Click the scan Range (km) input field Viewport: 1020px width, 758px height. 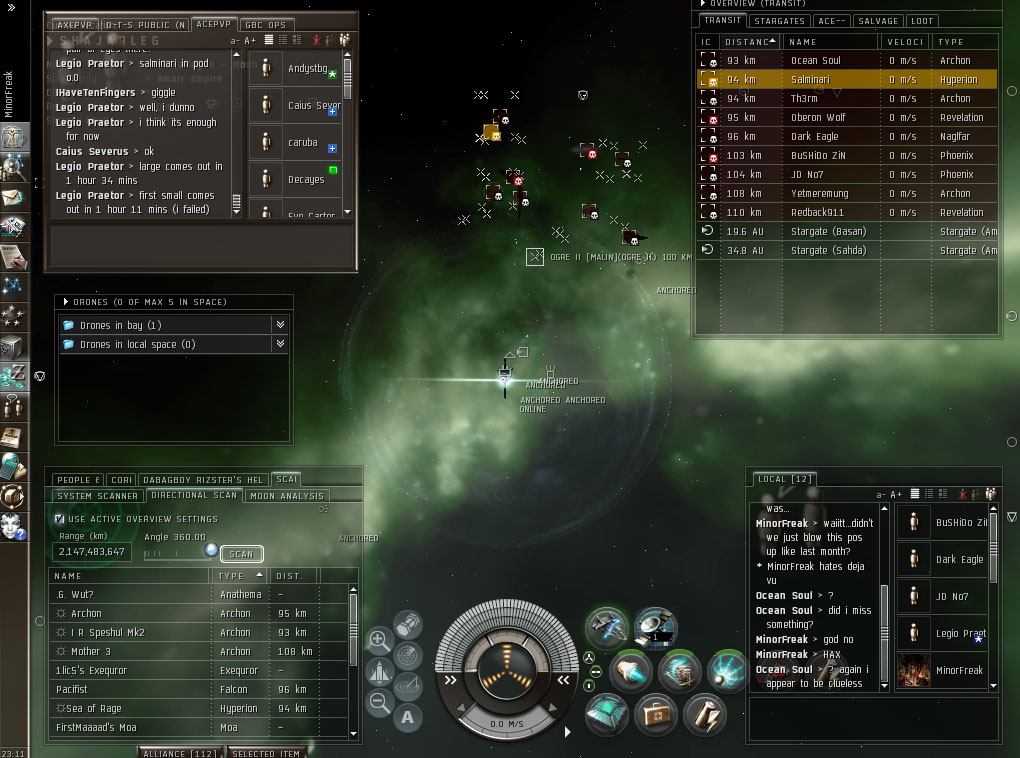tap(91, 552)
